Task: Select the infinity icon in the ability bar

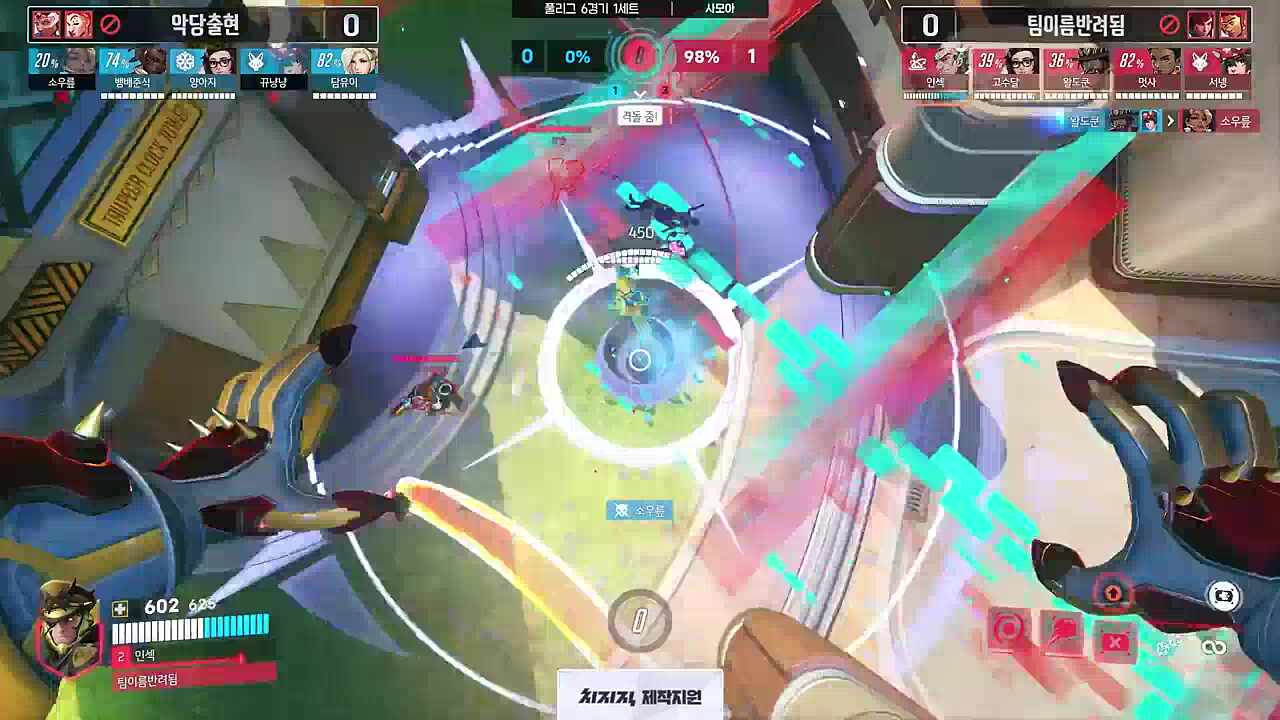Action: coord(1214,648)
